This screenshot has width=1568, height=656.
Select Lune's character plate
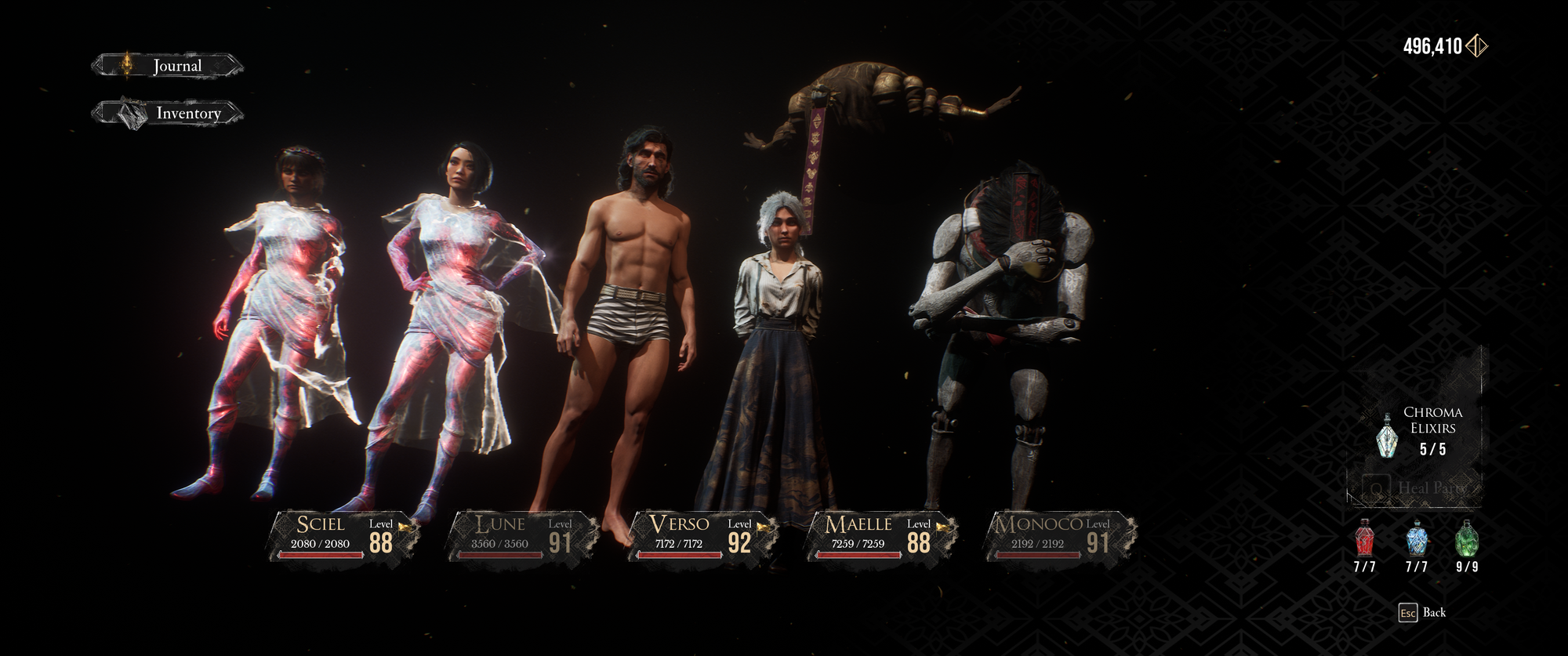(x=521, y=536)
